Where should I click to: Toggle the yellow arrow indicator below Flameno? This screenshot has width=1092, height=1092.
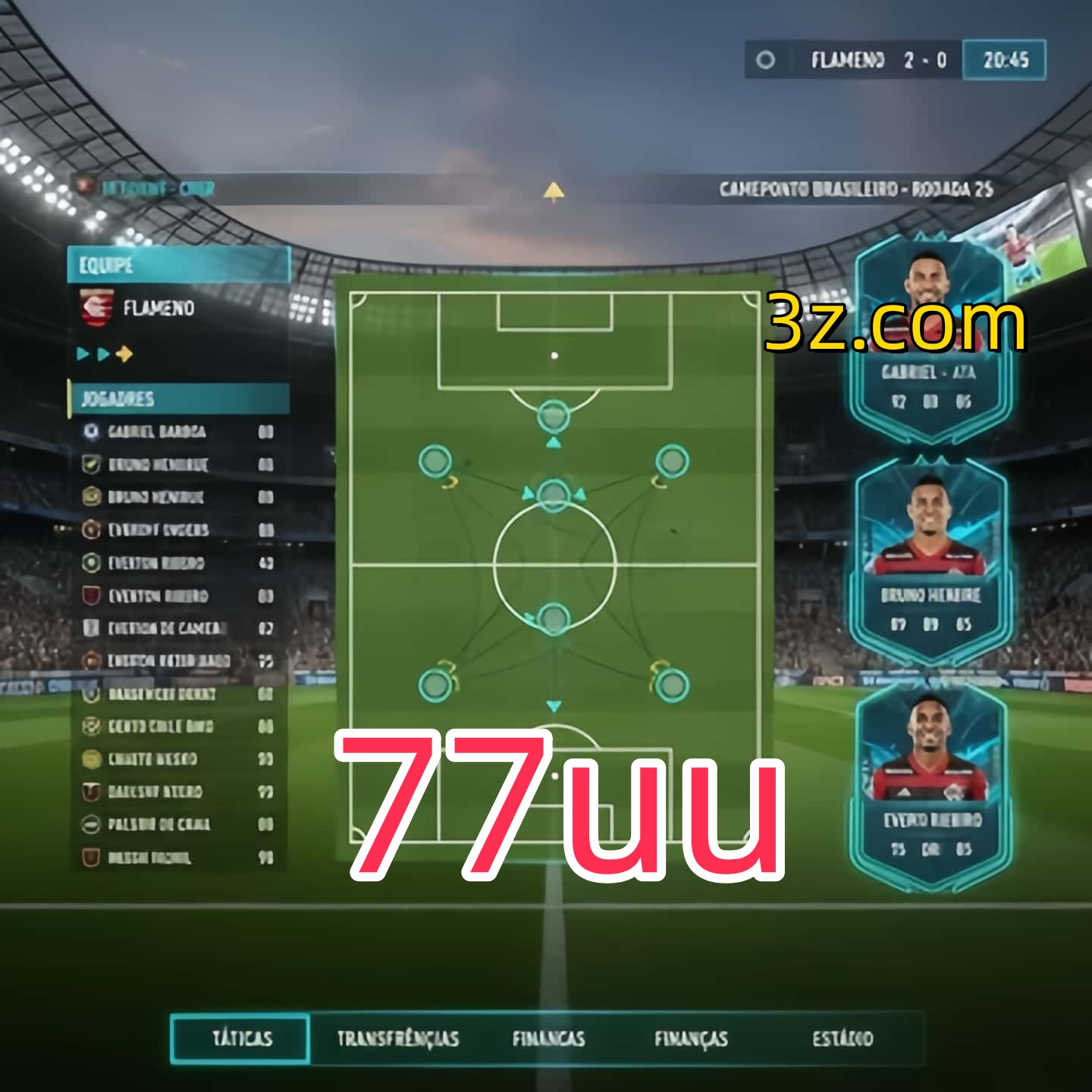124,353
